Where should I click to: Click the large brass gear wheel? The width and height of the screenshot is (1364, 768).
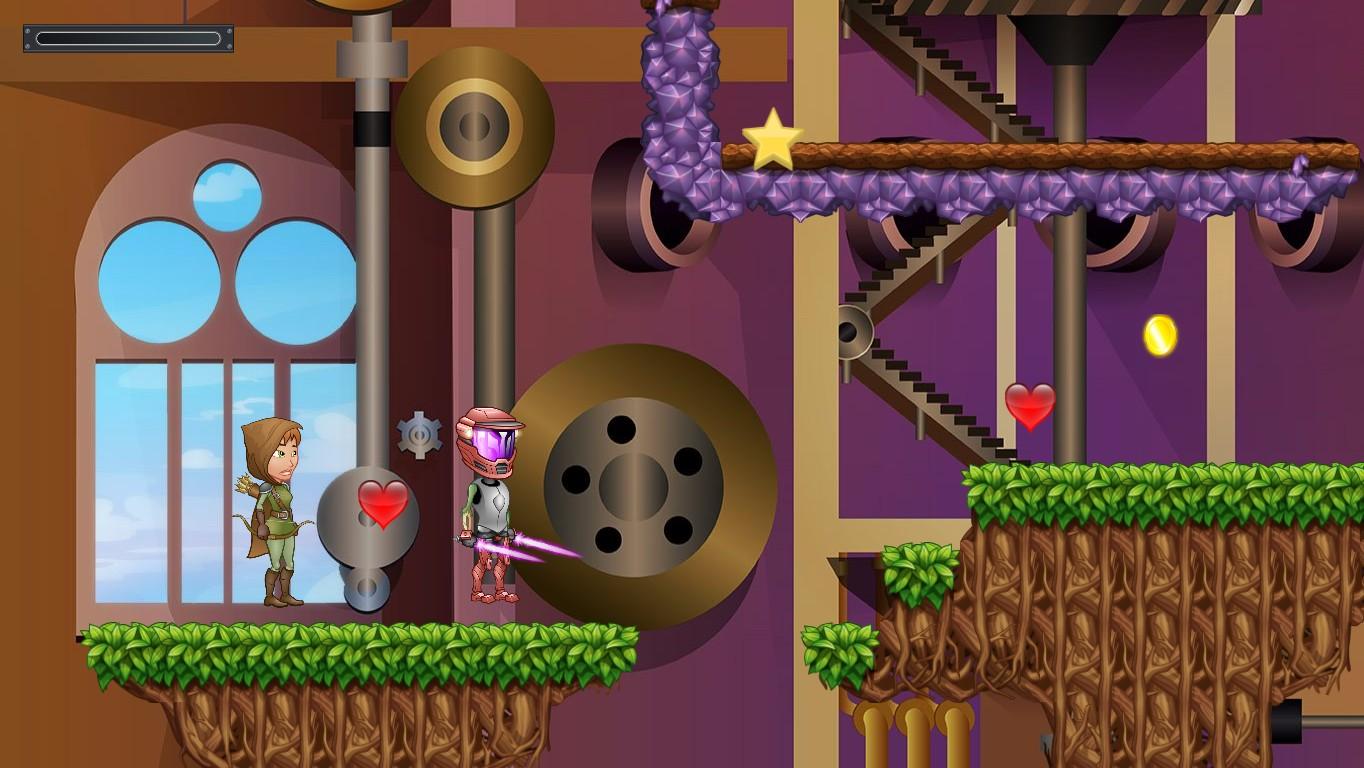[x=644, y=485]
